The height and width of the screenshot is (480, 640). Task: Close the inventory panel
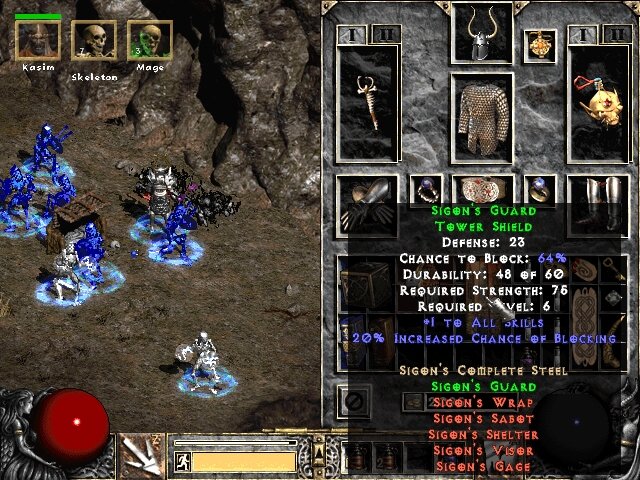click(351, 402)
